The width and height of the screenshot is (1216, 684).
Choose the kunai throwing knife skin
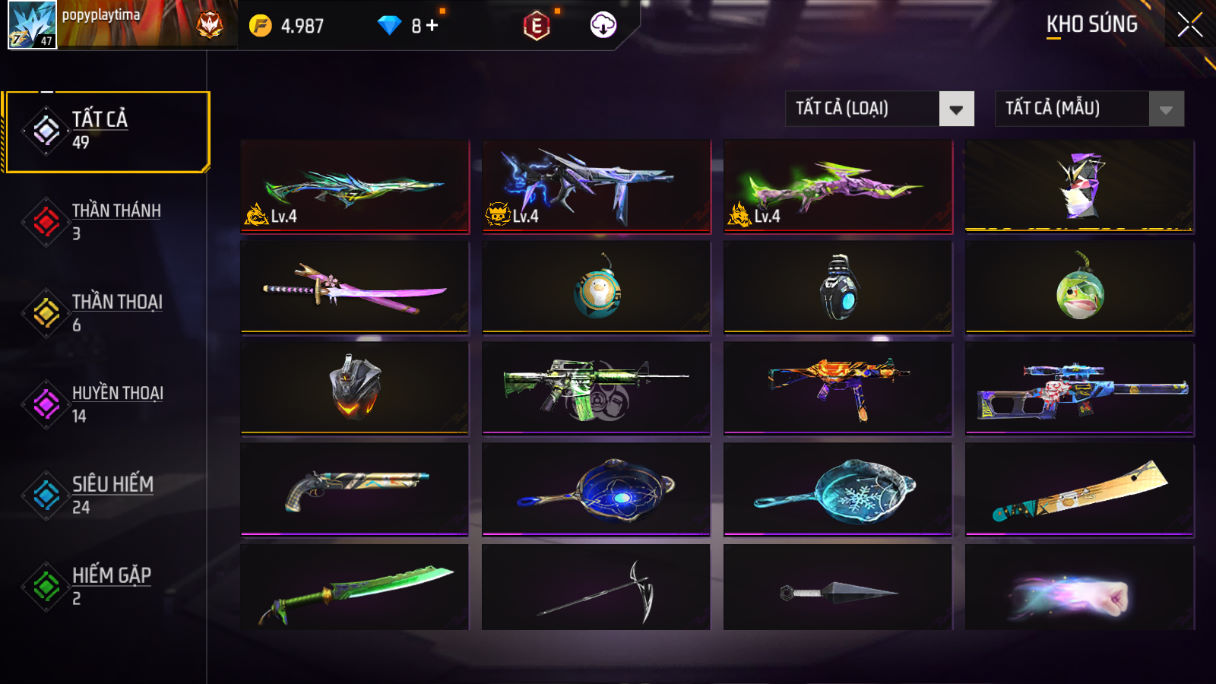click(838, 590)
